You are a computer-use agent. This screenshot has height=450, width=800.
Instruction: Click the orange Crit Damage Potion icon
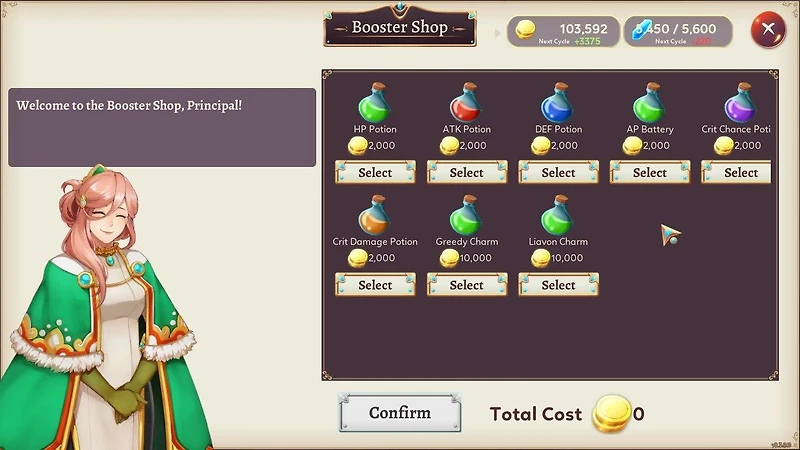(375, 215)
